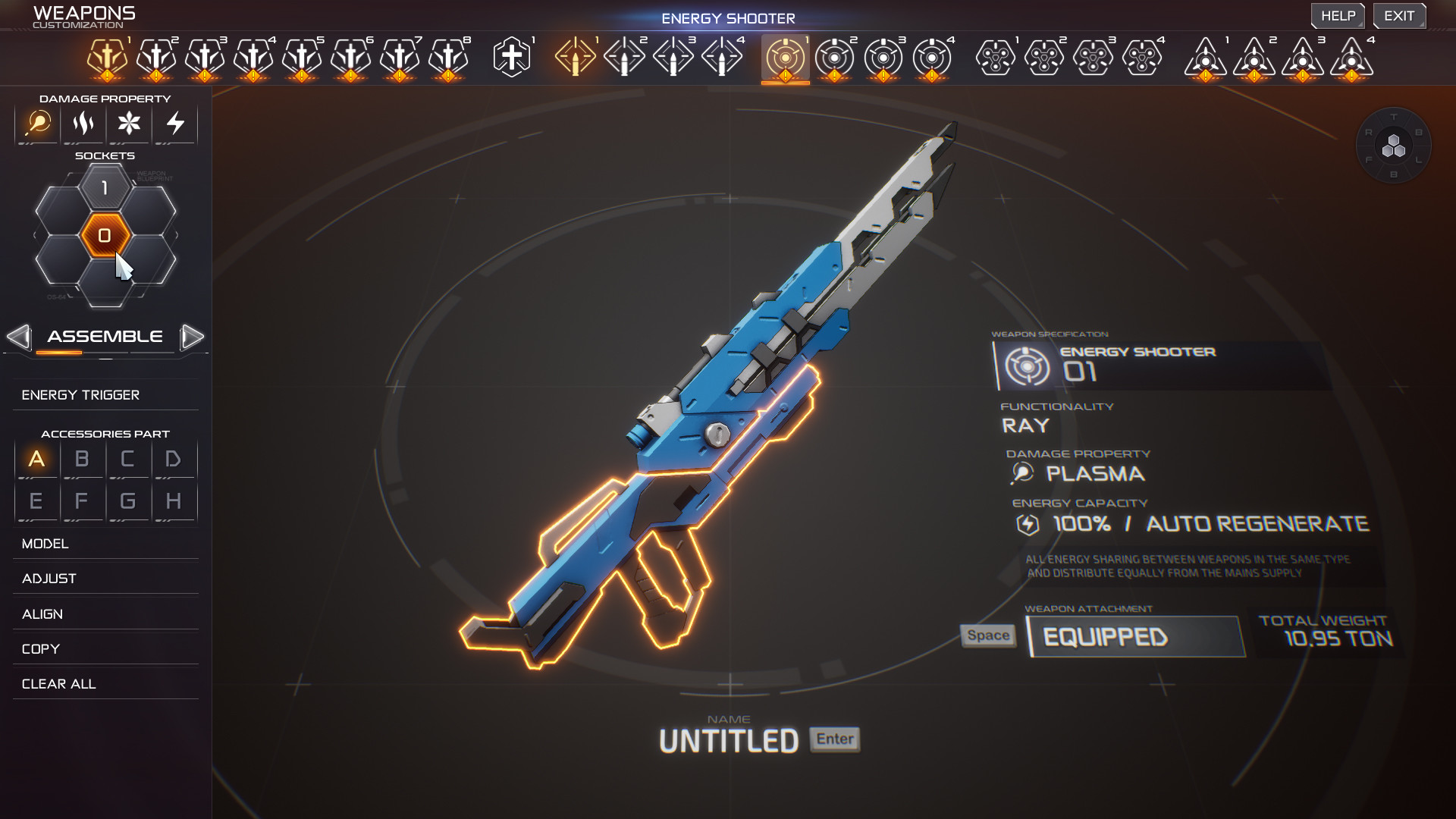1456x819 pixels.
Task: Open Energy Launcher slot 4 in the weapon bar
Action: (x=1353, y=58)
